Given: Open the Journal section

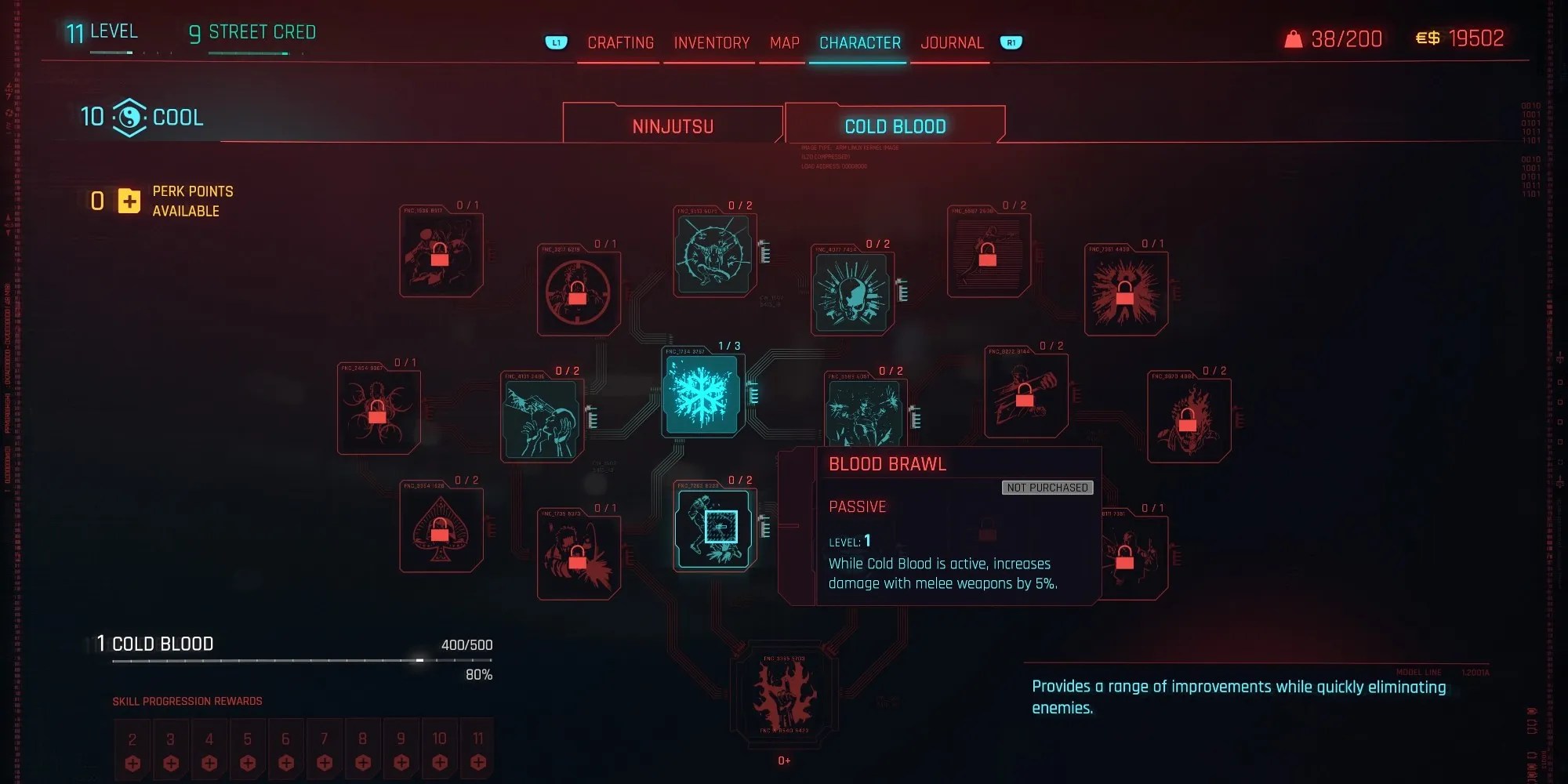Looking at the screenshot, I should [951, 43].
